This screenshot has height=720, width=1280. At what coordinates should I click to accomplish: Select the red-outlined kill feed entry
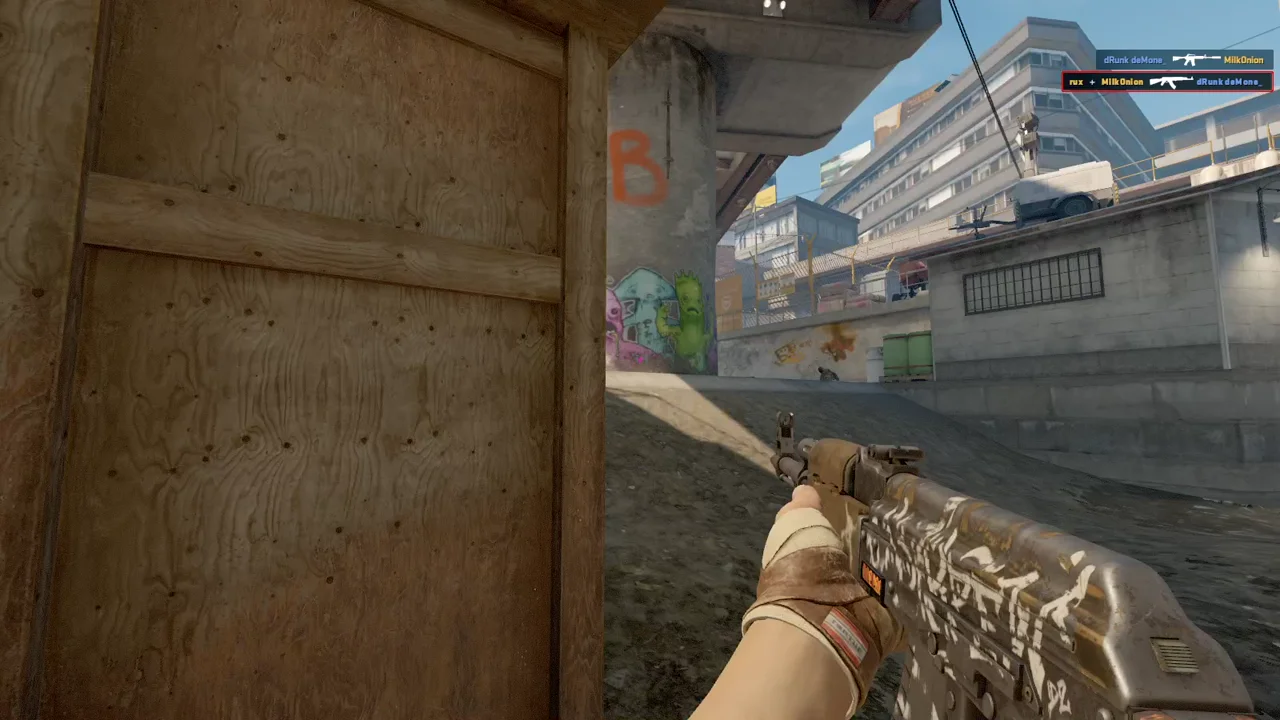[x=1167, y=82]
